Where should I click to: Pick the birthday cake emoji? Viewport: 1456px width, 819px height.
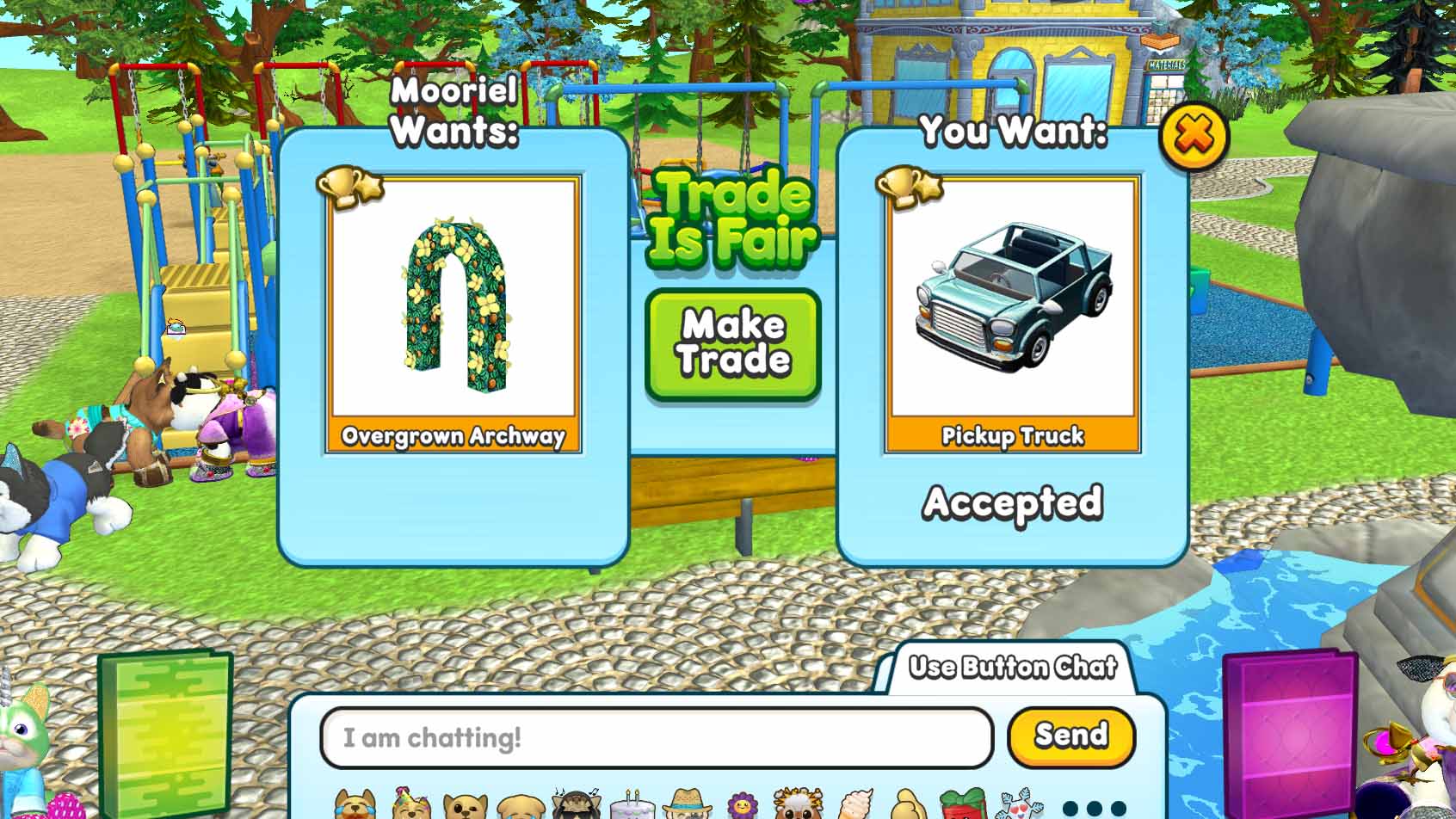point(631,807)
